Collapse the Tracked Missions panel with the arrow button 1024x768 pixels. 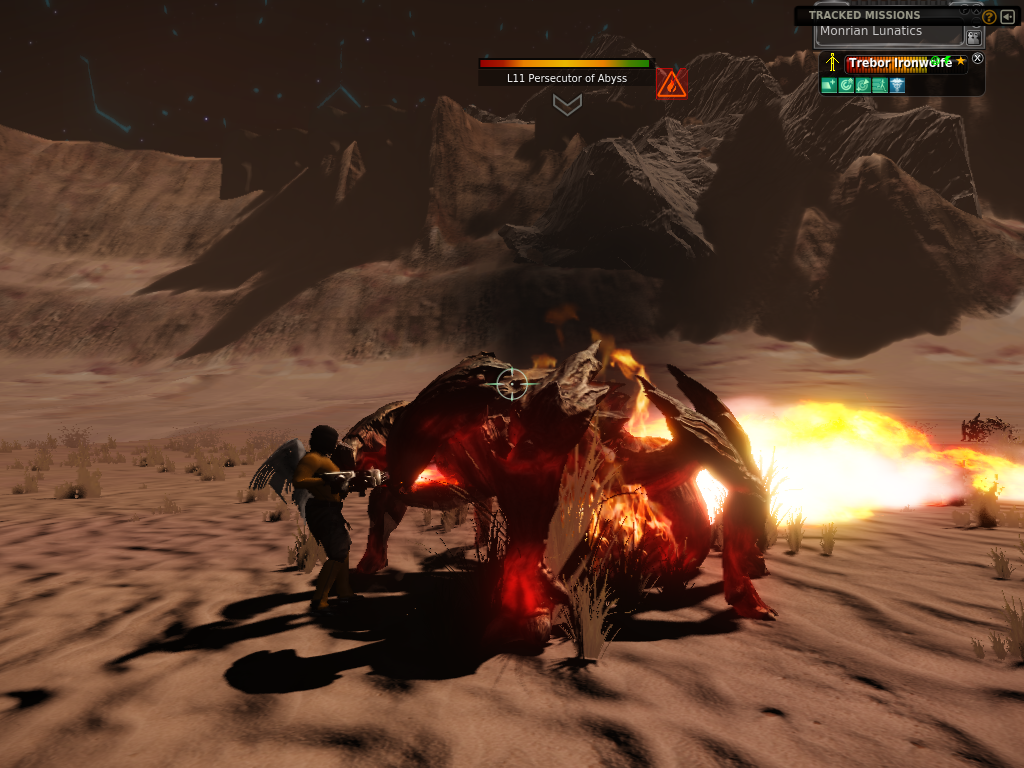click(x=1007, y=17)
